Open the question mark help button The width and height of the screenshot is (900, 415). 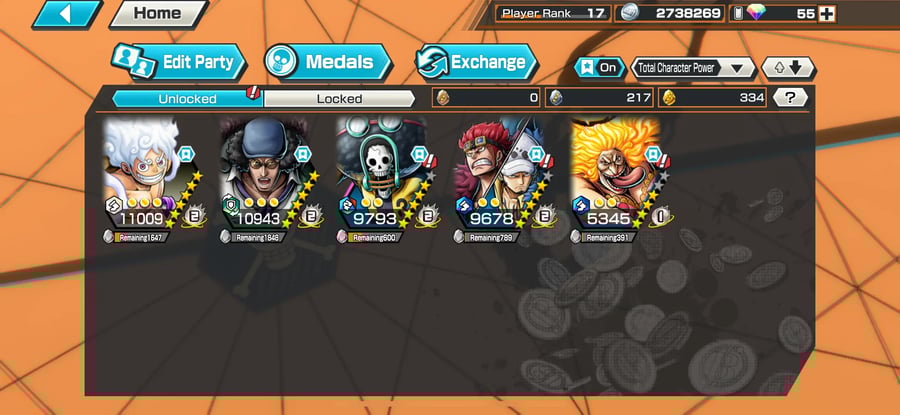coord(791,98)
